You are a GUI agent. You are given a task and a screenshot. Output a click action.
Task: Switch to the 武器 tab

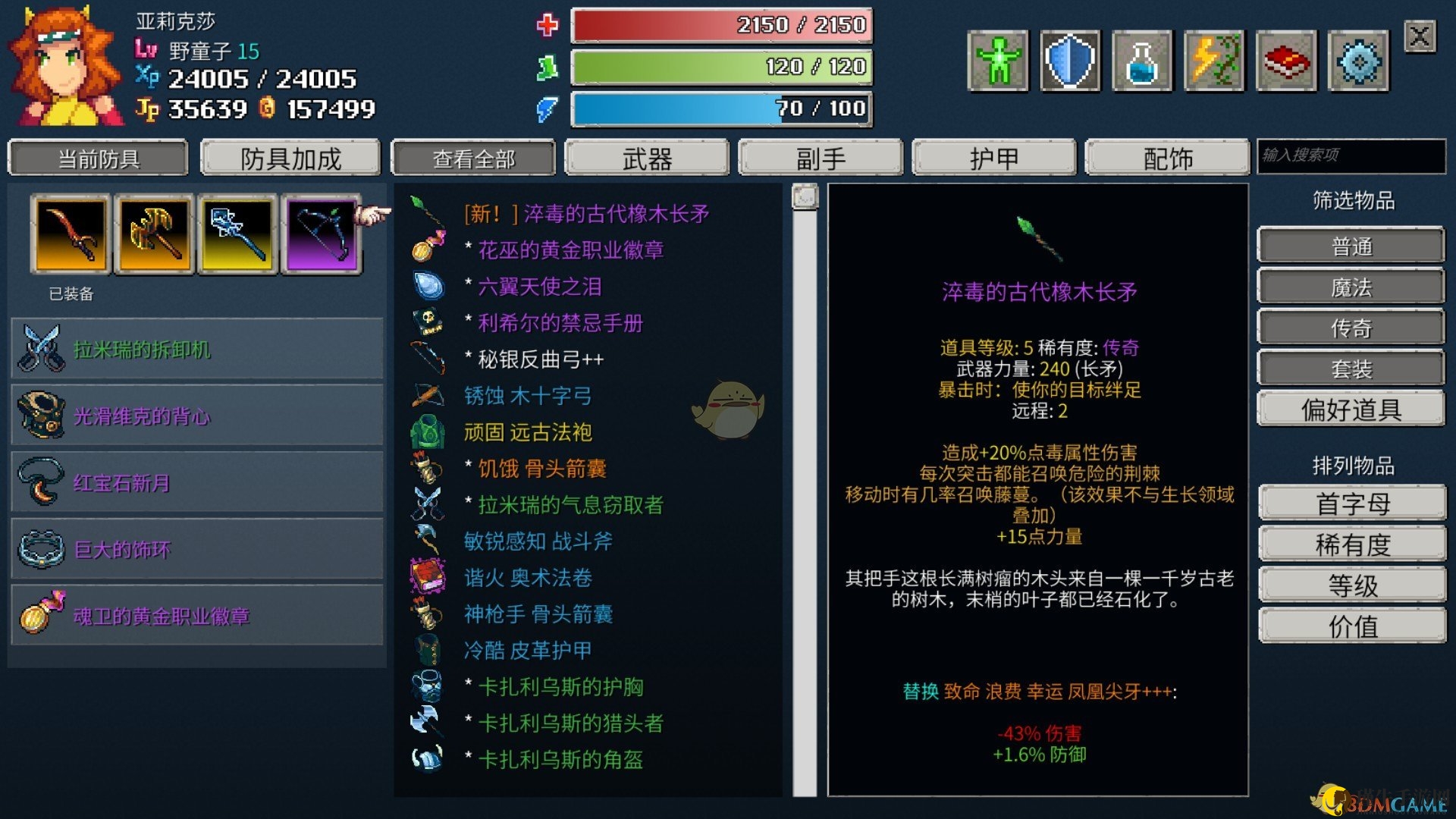tap(647, 158)
